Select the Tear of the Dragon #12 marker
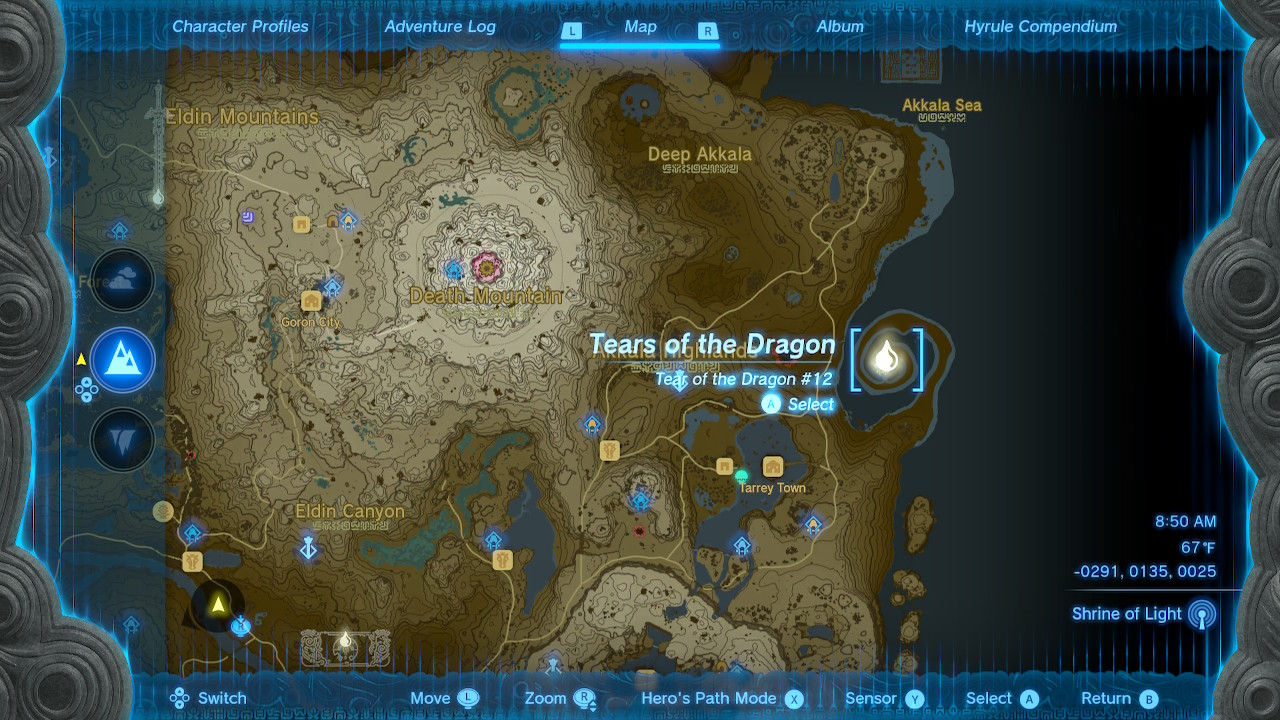The width and height of the screenshot is (1280, 720). tap(886, 360)
